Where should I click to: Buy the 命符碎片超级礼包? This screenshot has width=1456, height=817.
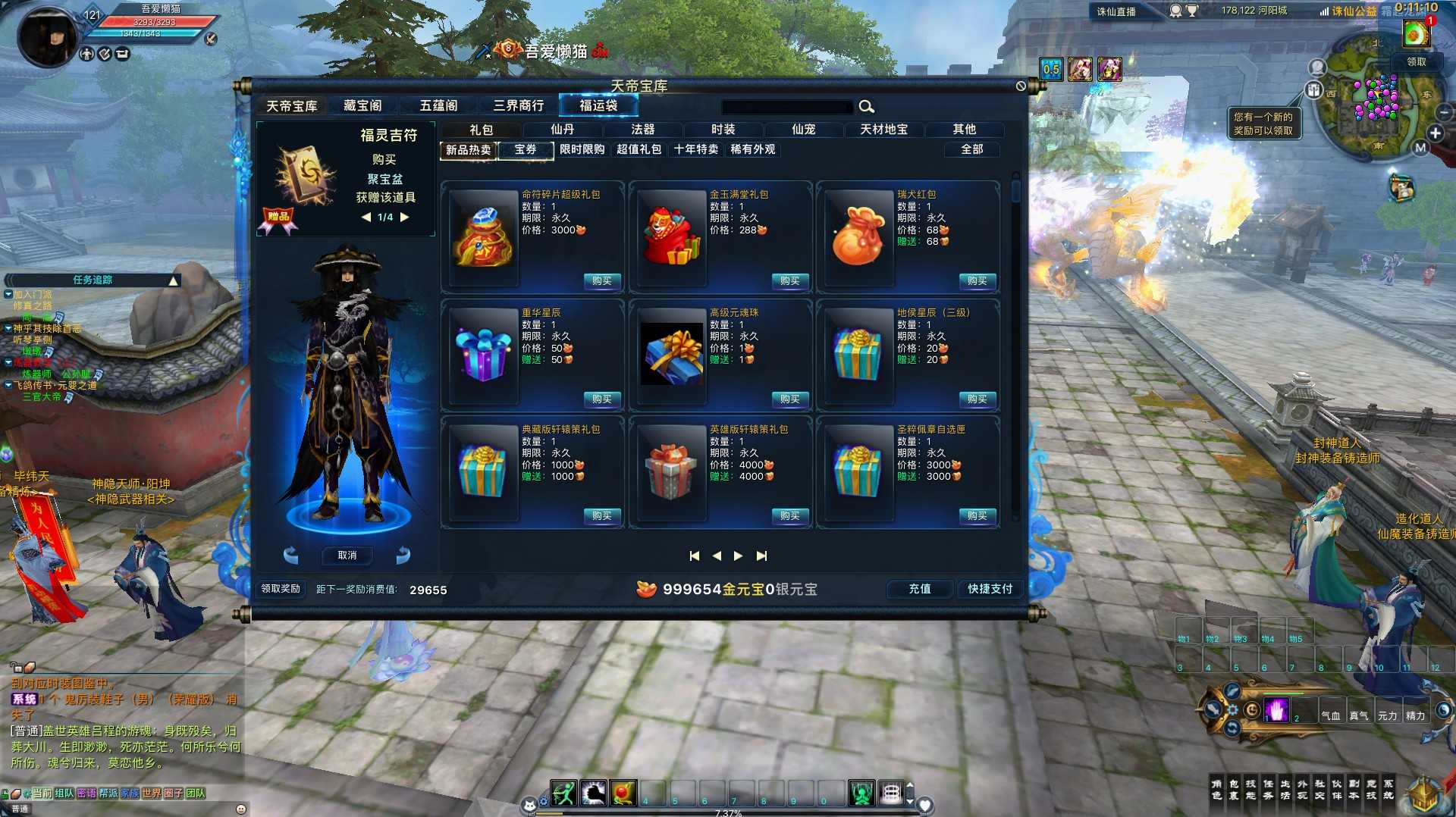(x=602, y=281)
